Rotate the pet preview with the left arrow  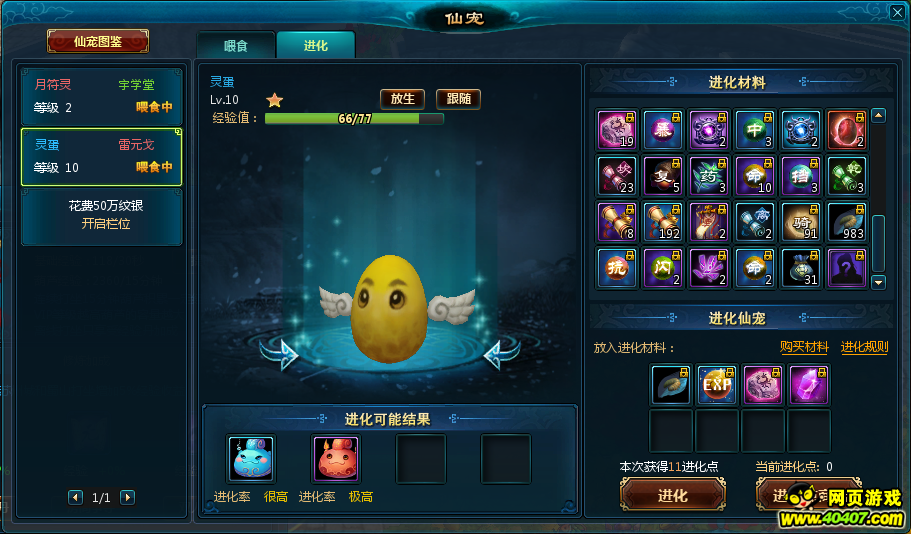[279, 353]
